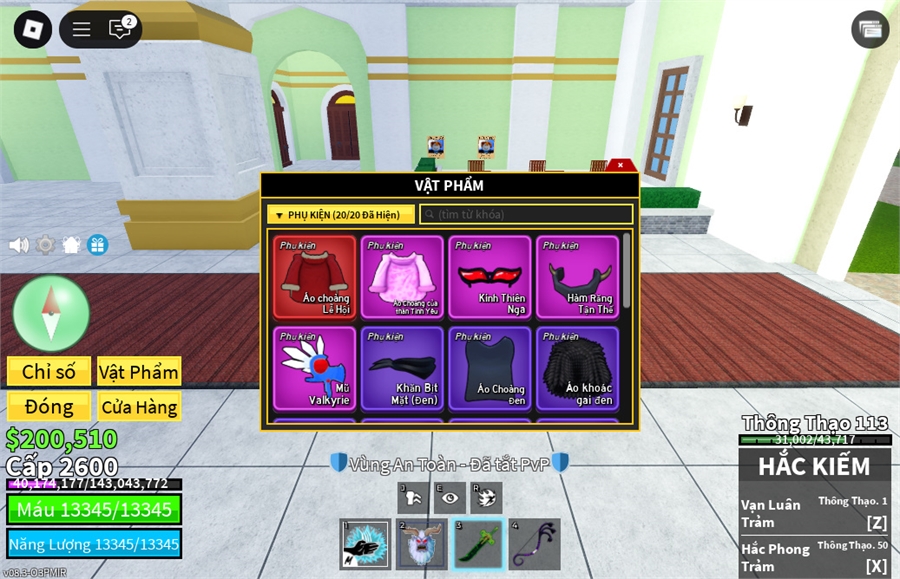Toggle the sound speaker icon
This screenshot has height=579, width=900.
[19, 245]
